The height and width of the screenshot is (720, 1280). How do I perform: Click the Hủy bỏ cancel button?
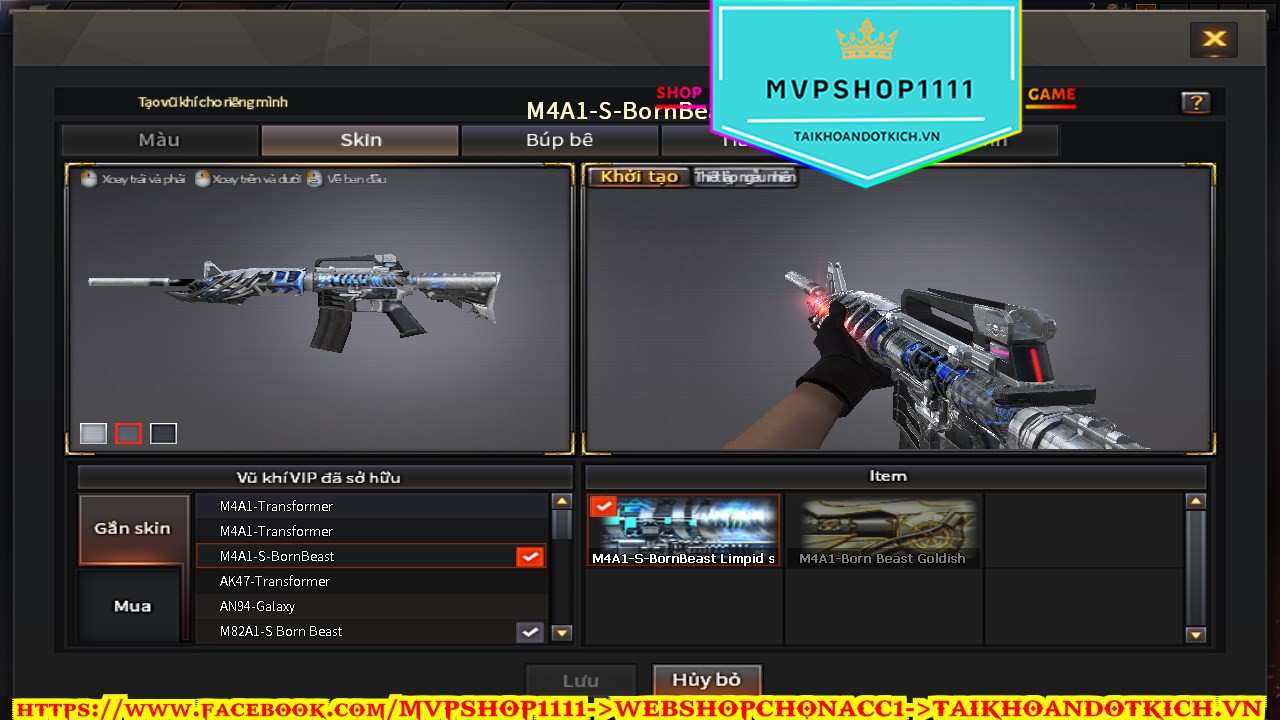706,680
